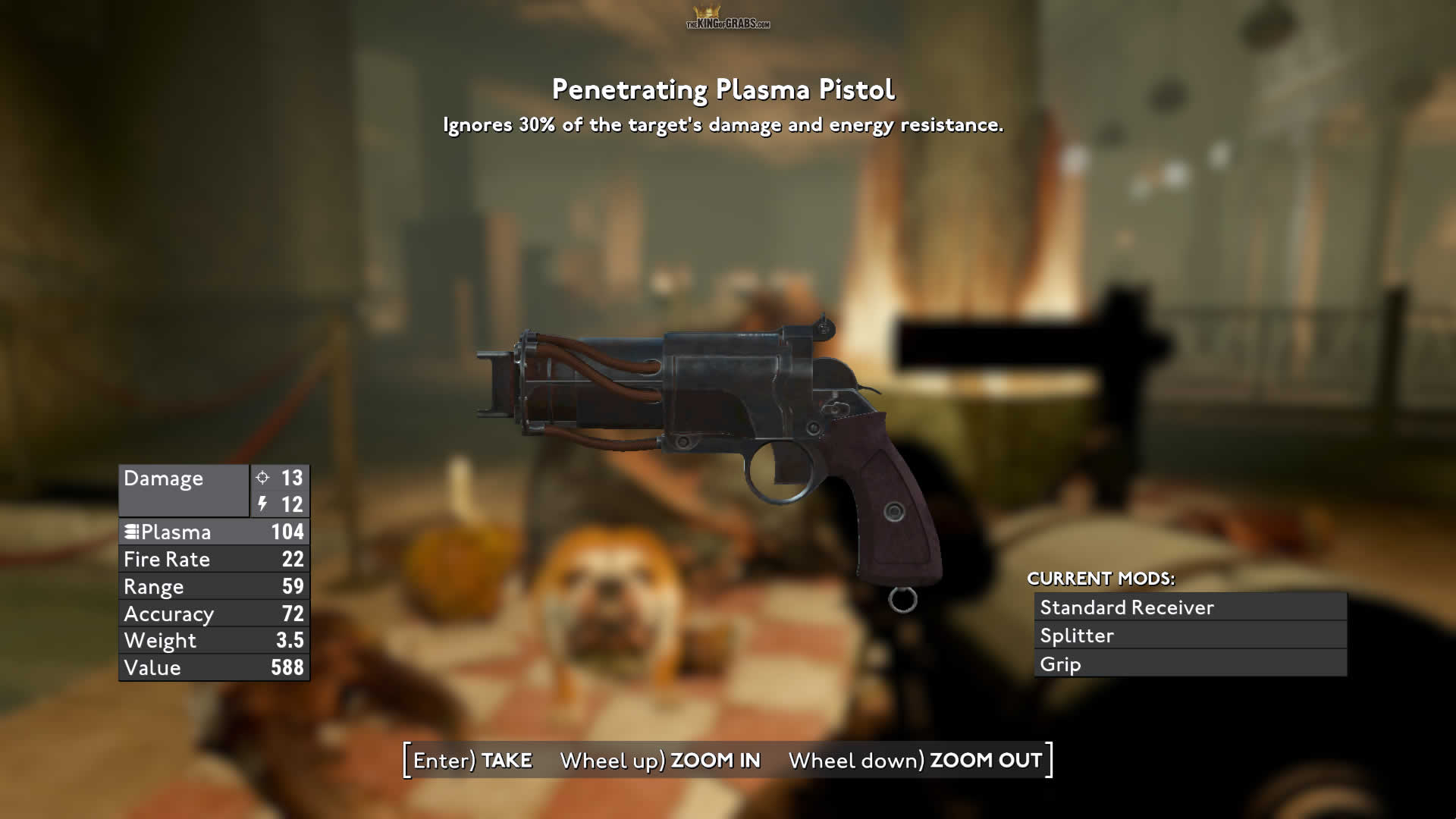Click the Grip mod row
The height and width of the screenshot is (819, 1456).
tap(1190, 664)
